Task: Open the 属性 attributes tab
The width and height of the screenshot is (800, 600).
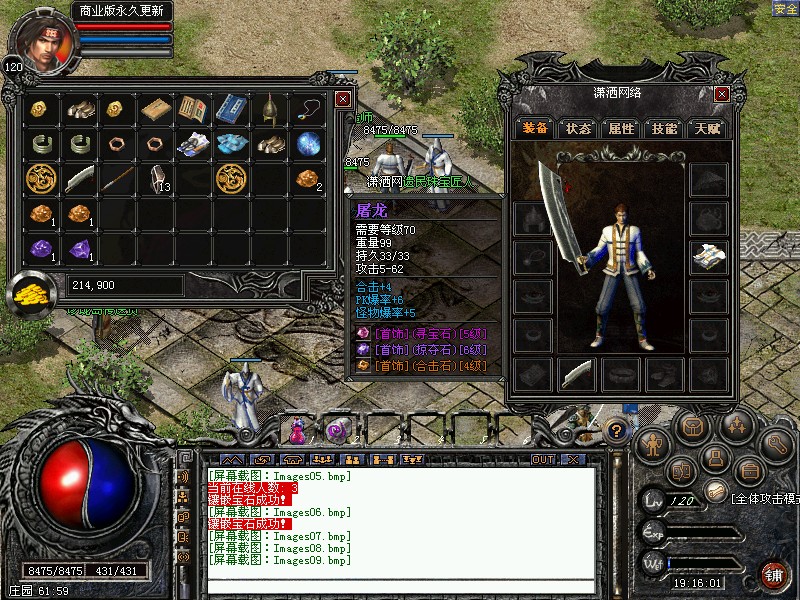Action: 621,128
